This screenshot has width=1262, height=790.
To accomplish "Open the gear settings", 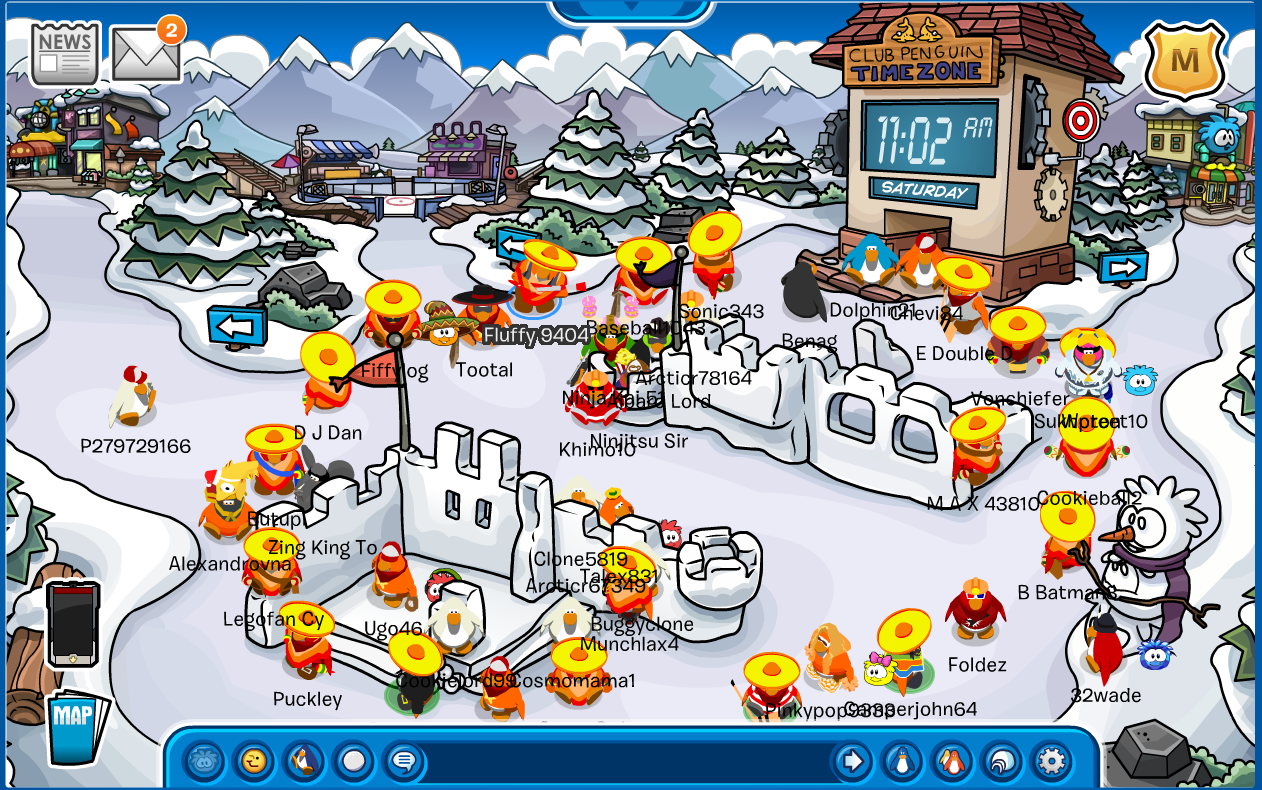I will (1051, 761).
